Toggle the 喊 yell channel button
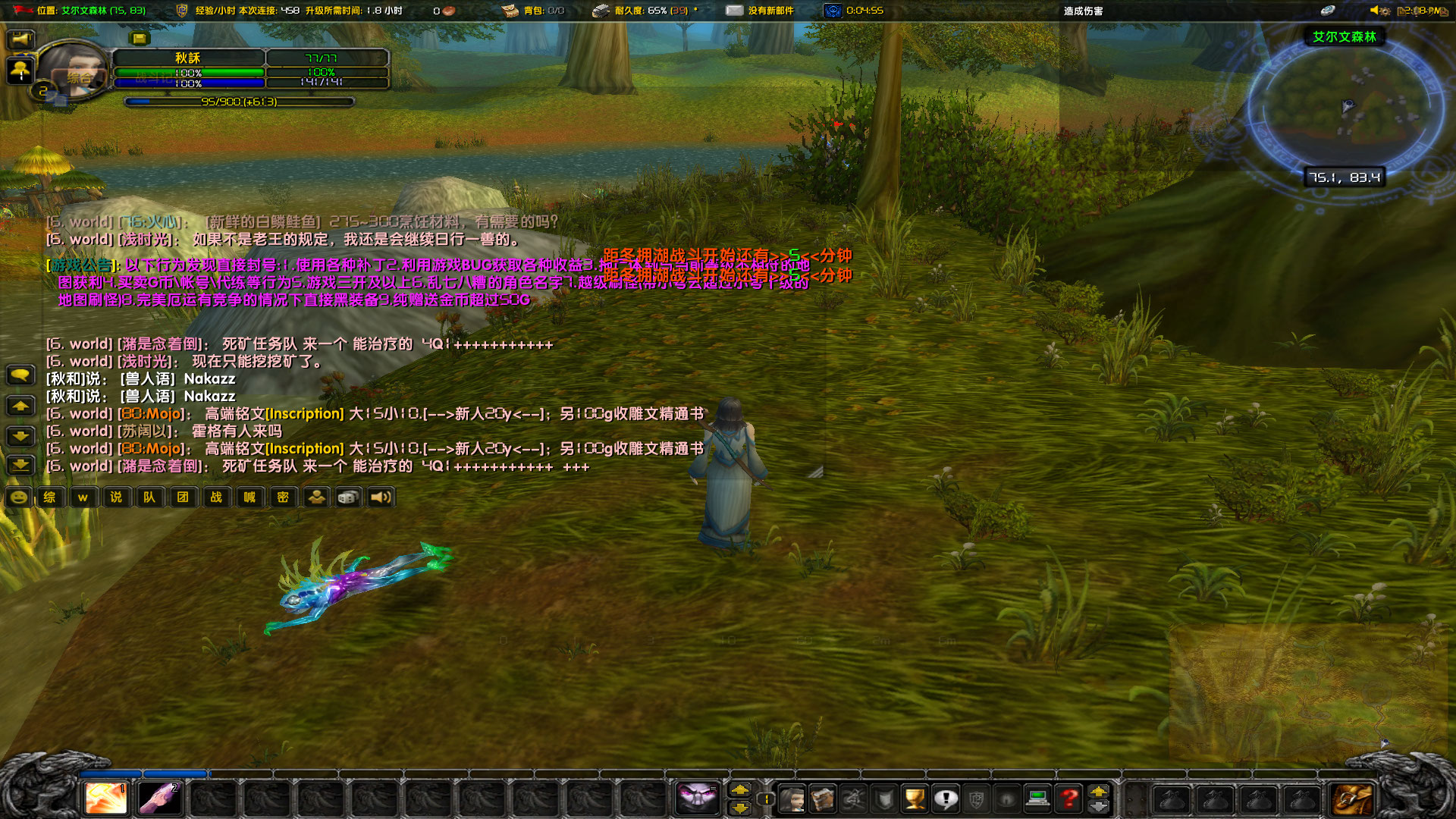 [x=250, y=497]
